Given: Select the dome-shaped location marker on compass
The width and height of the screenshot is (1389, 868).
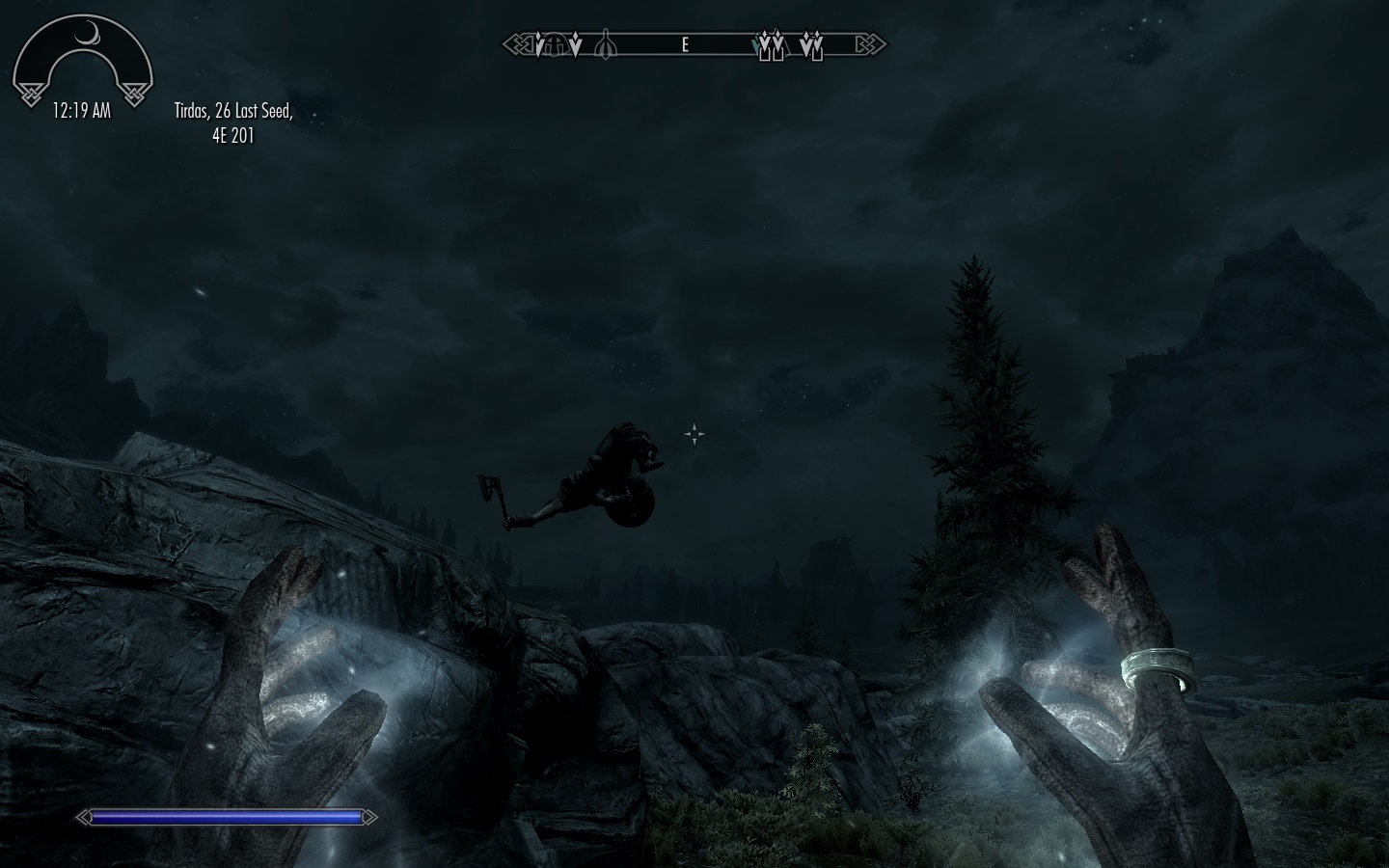Looking at the screenshot, I should [555, 45].
